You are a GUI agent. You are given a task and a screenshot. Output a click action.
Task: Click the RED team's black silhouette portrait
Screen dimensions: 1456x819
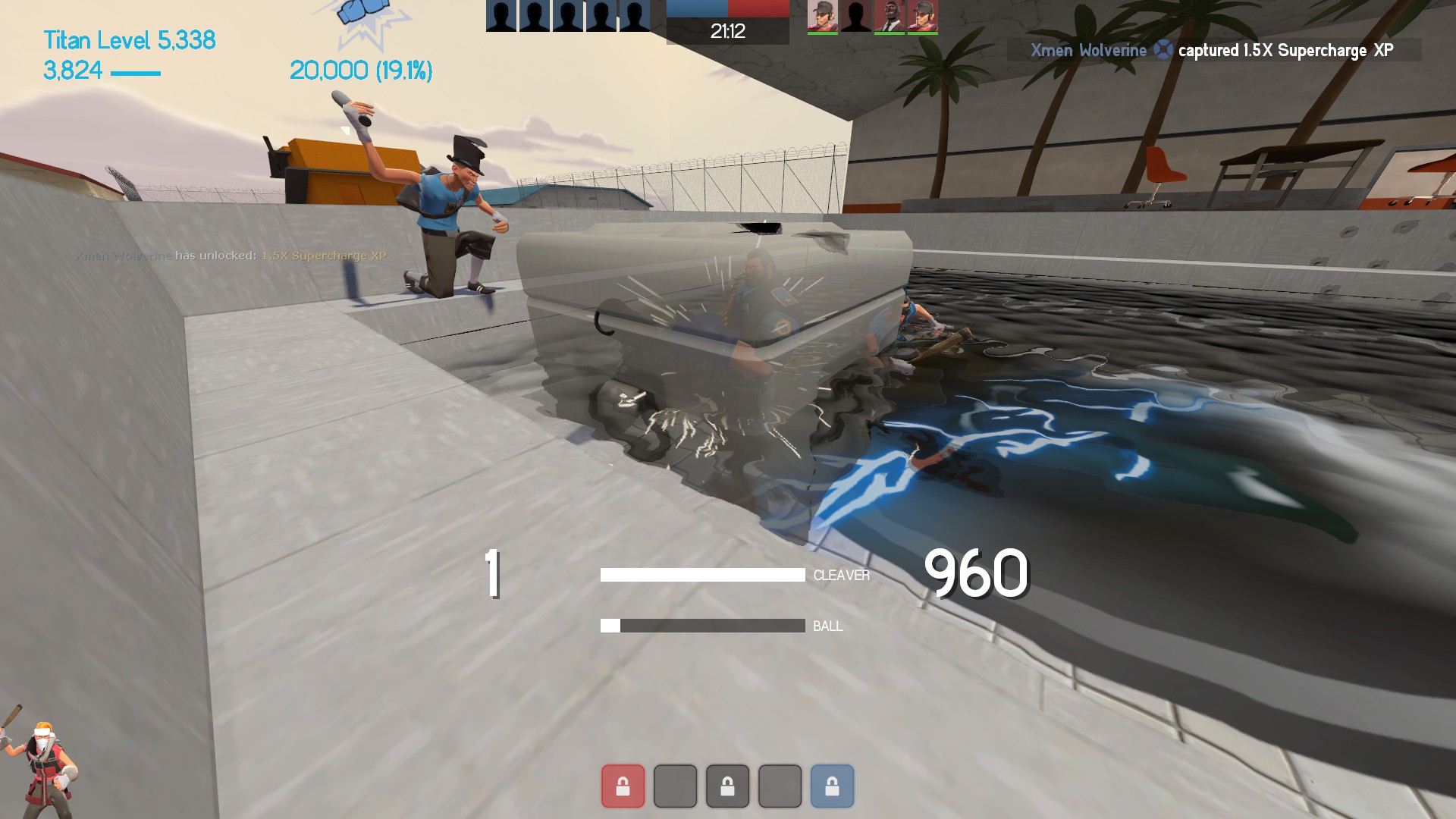pos(856,17)
